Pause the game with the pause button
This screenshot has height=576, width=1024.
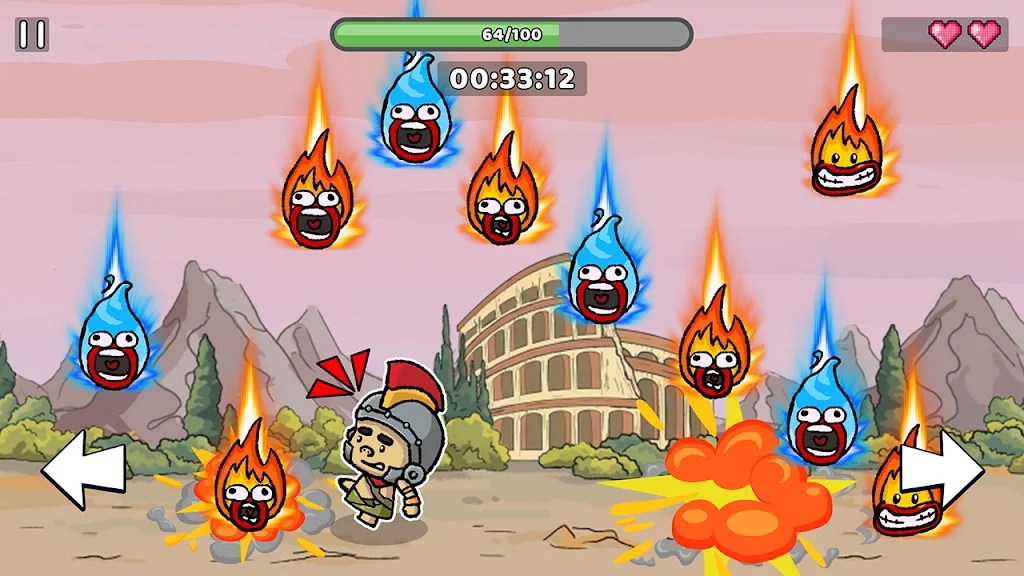(32, 35)
